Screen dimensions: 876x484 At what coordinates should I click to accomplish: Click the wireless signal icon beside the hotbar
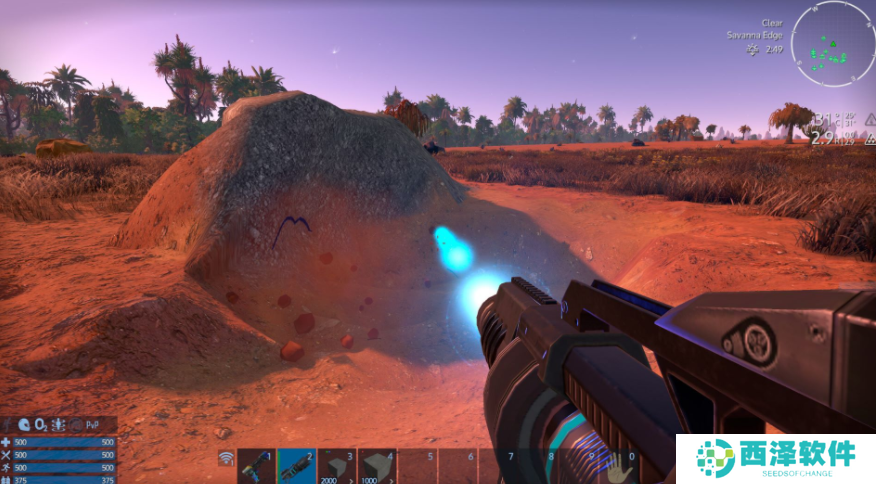coord(226,459)
